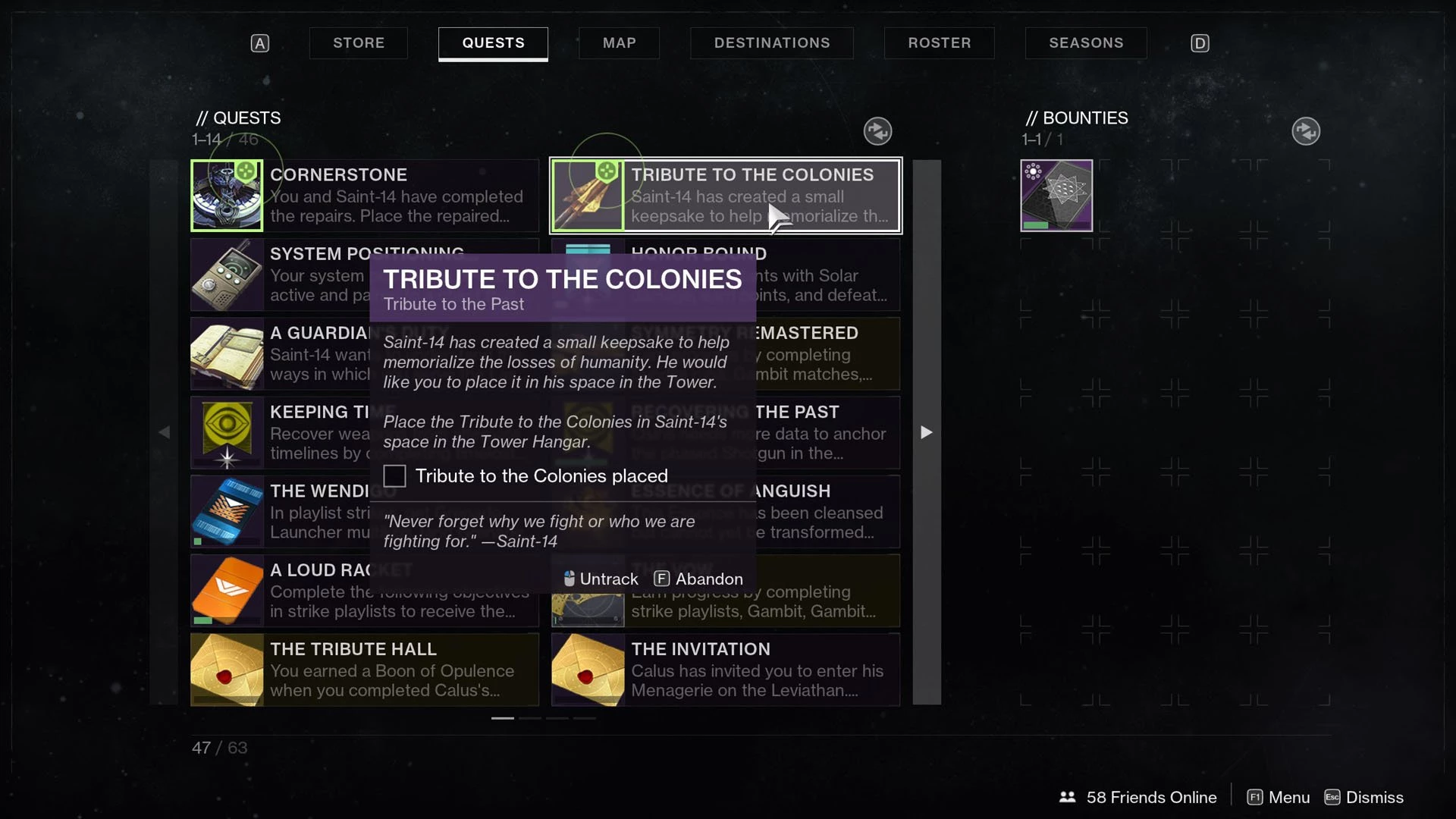Select the Cornerstone quest
1456x819 pixels.
click(x=364, y=196)
